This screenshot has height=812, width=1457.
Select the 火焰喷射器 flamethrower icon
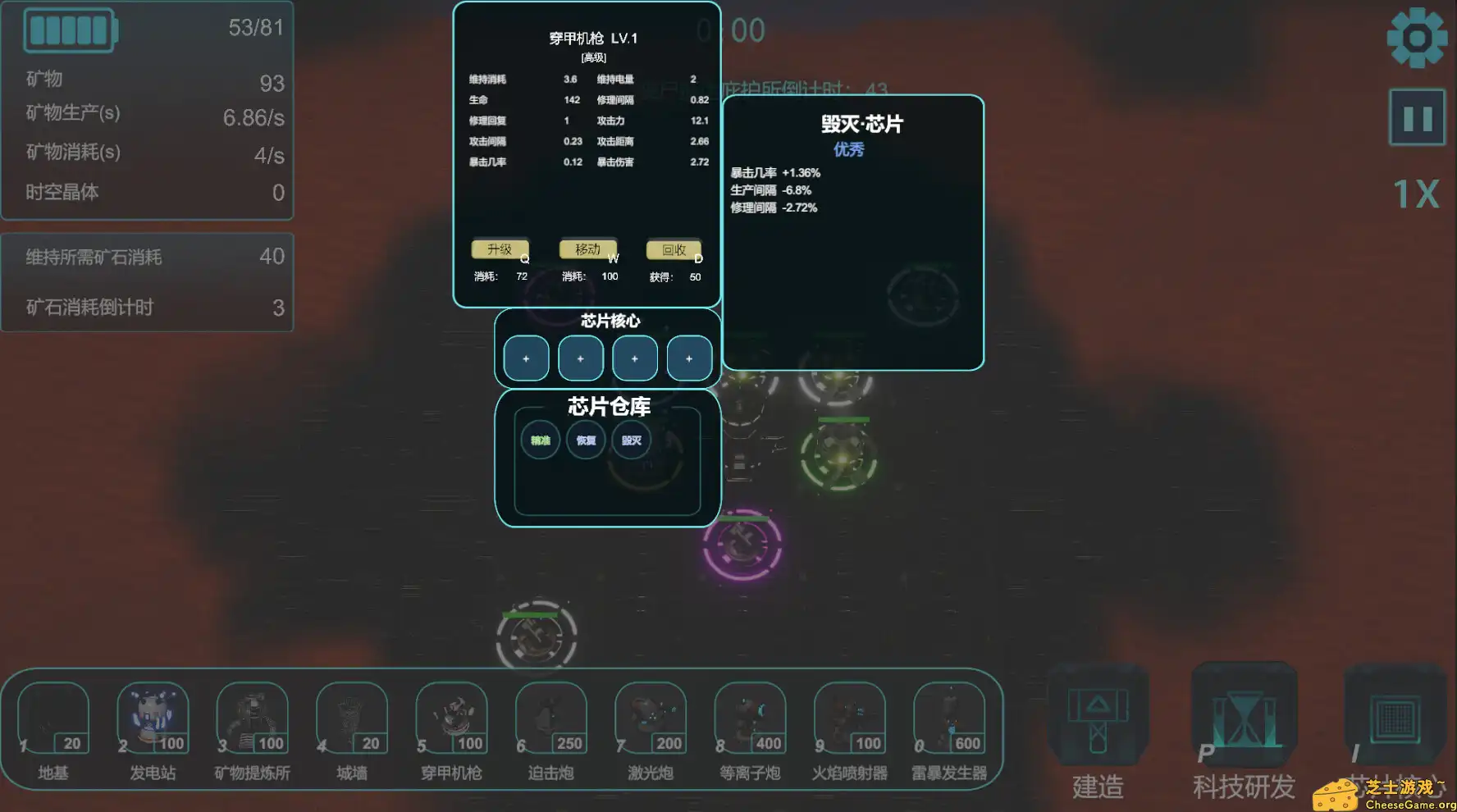pyautogui.click(x=849, y=716)
